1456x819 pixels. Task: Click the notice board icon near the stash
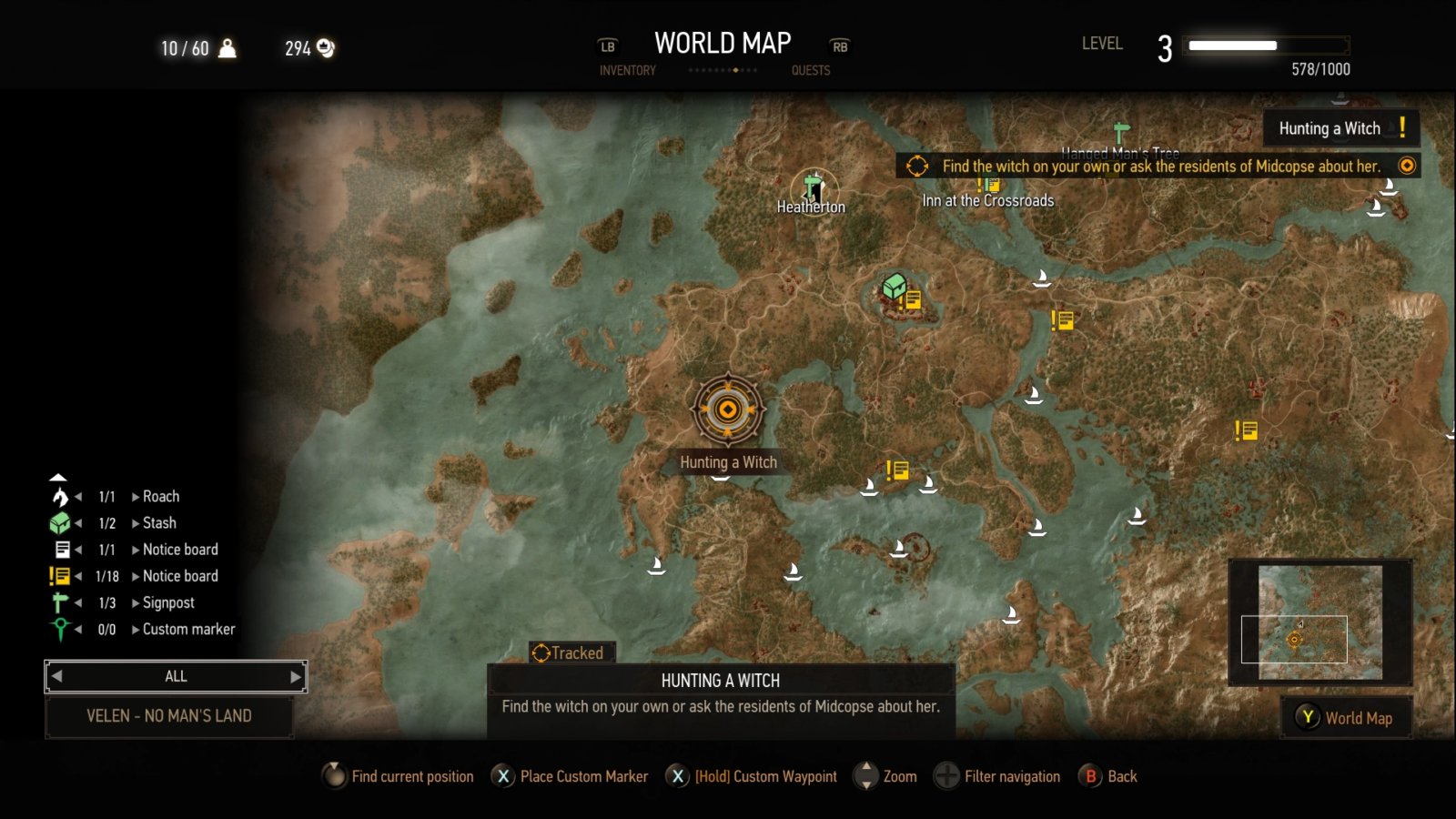point(913,298)
